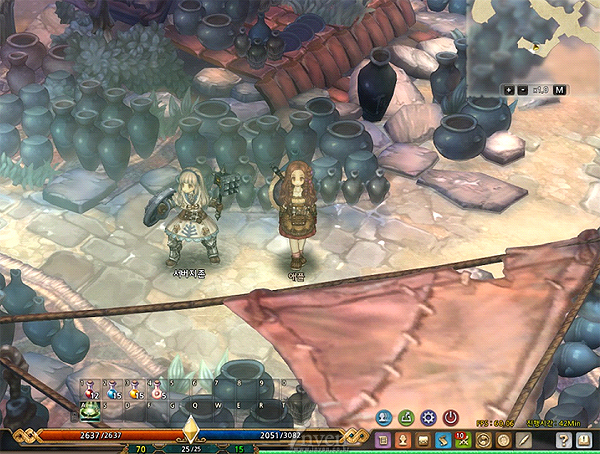Image resolution: width=600 pixels, height=454 pixels.
Task: Activate the green glowing skill icon
Action: click(x=87, y=411)
